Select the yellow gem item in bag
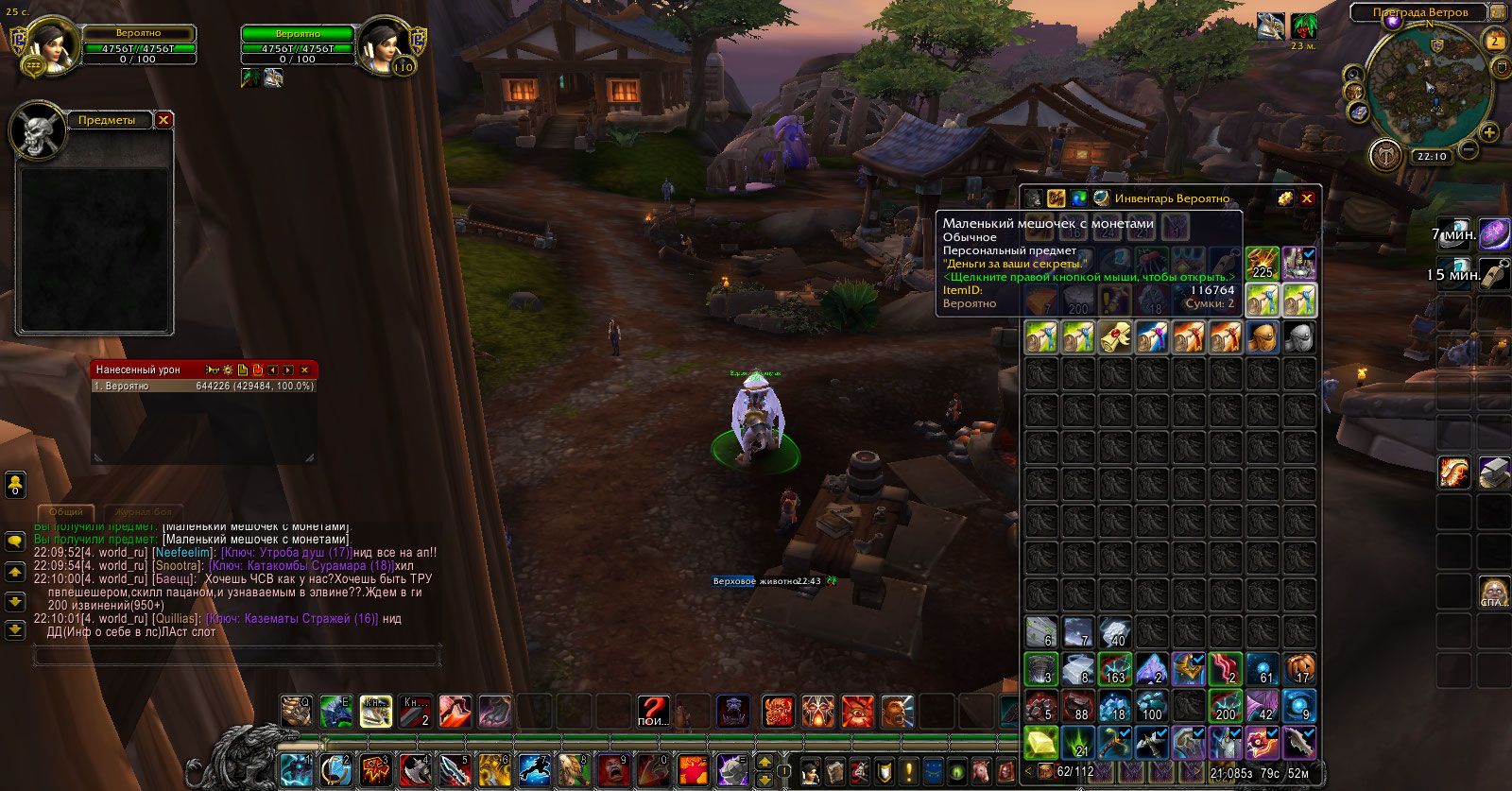 (x=1041, y=744)
